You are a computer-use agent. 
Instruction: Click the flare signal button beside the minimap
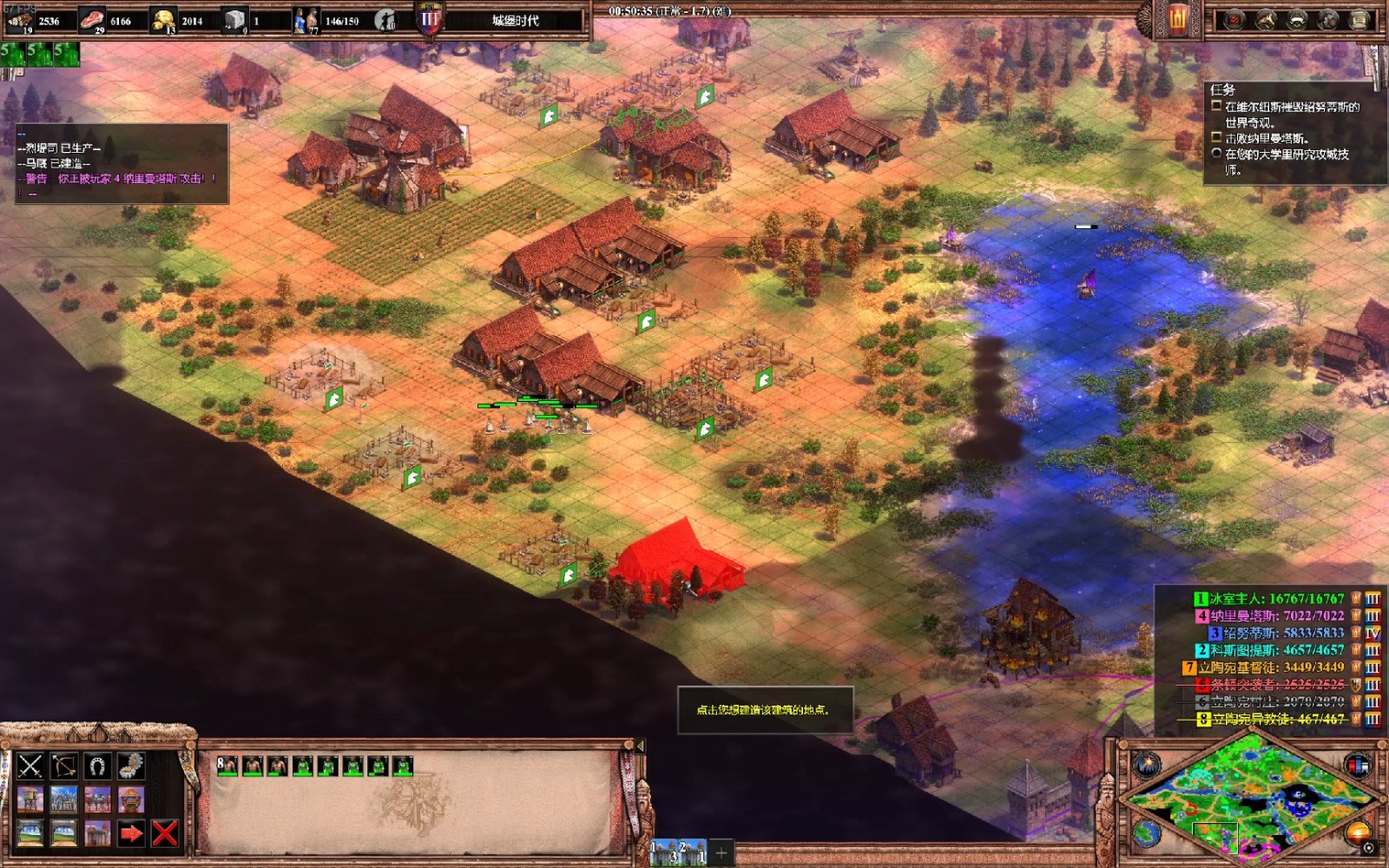(1146, 765)
